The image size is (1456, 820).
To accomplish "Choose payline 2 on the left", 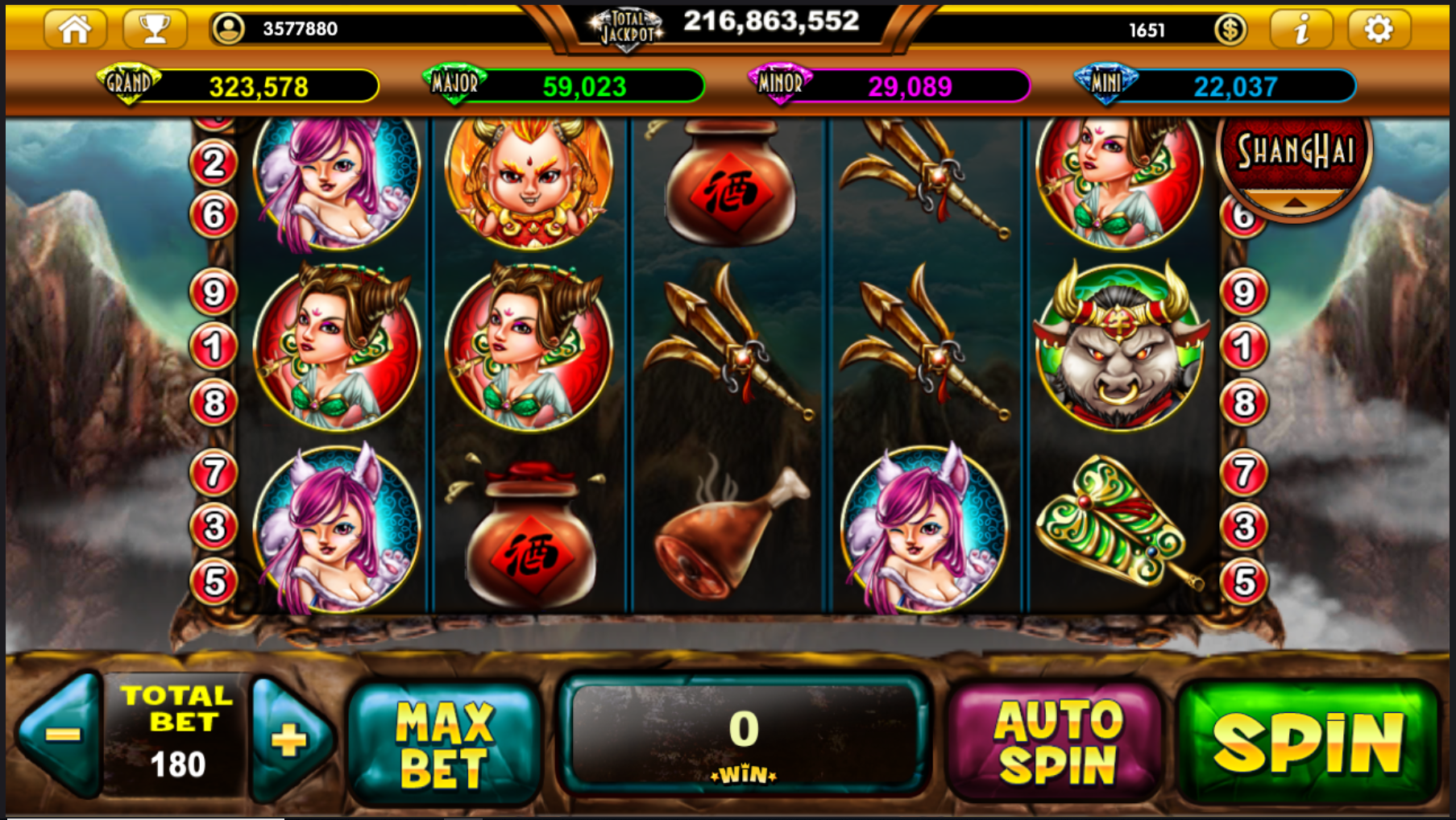I will [x=214, y=164].
